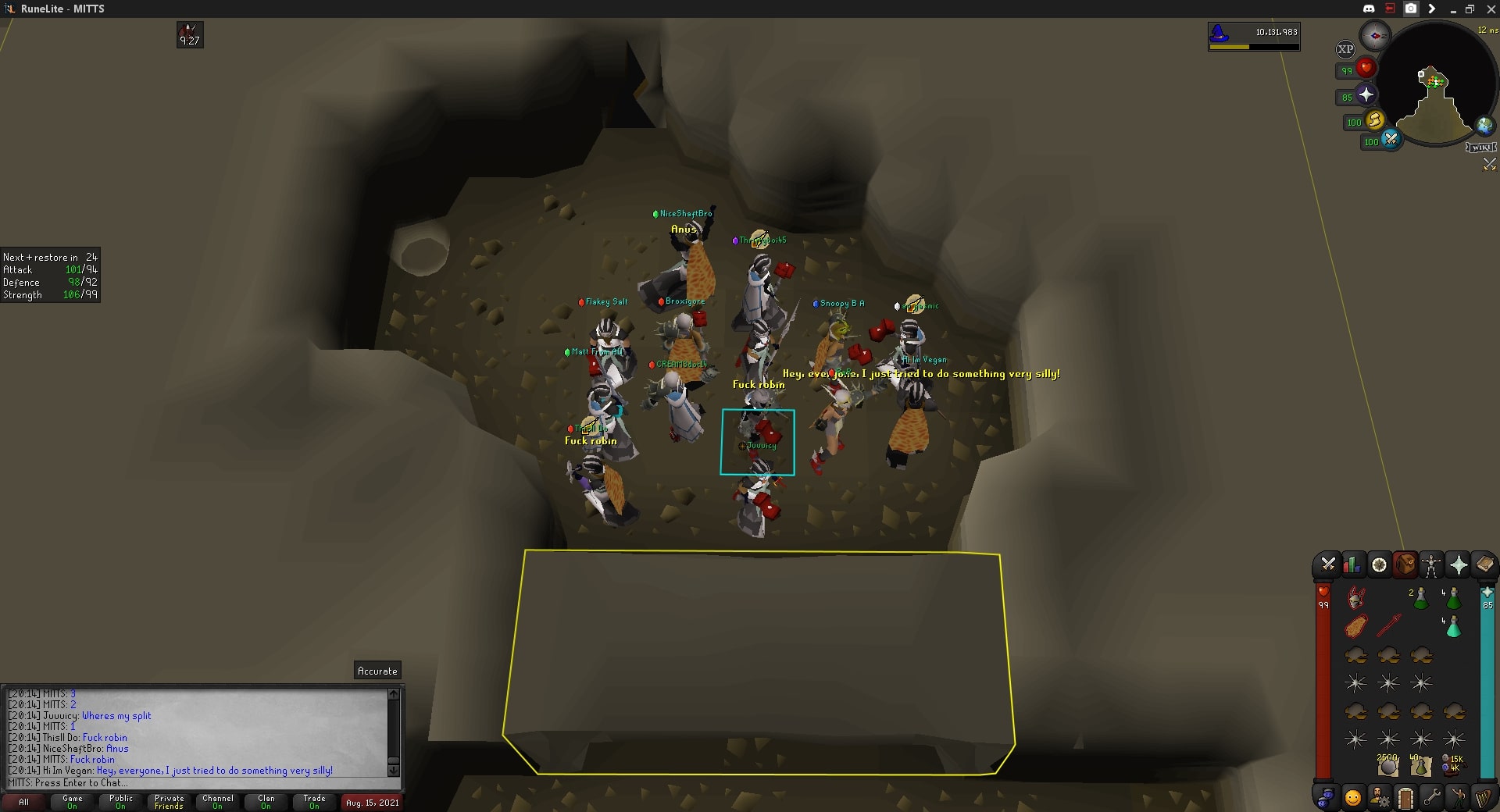Open the Magic spellbook tab

[1484, 564]
